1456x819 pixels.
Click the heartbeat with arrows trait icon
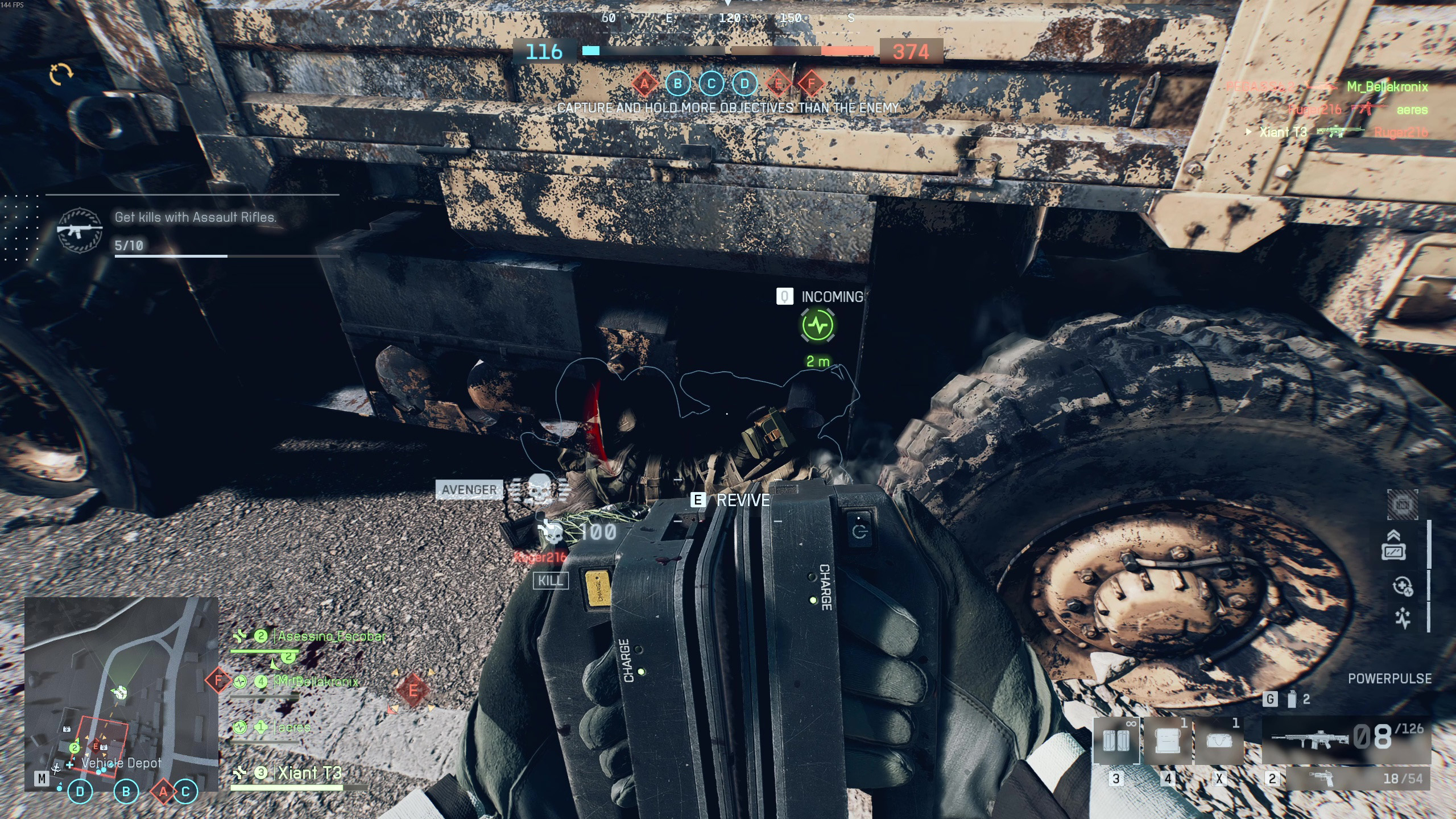coord(1403,618)
